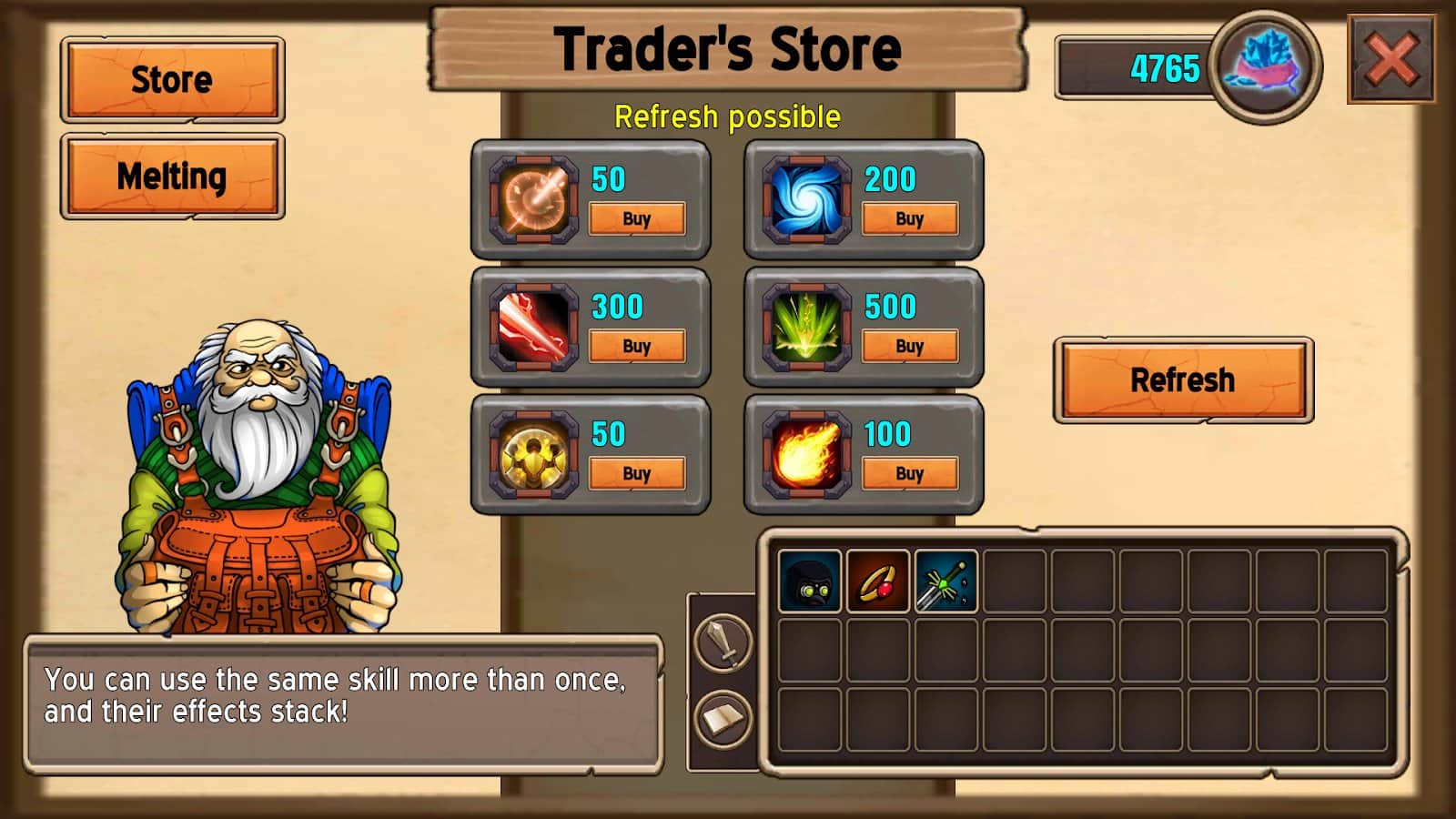Buy the 50-crystal golden figure skill
The width and height of the screenshot is (1456, 819).
[x=636, y=474]
